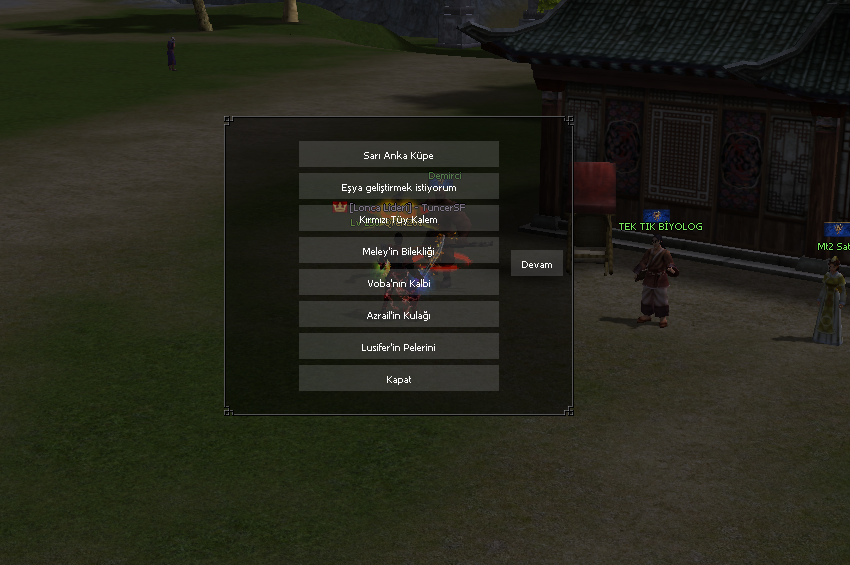Click Azrail'in Kulağı in the dialog
This screenshot has width=850, height=565.
(x=398, y=315)
